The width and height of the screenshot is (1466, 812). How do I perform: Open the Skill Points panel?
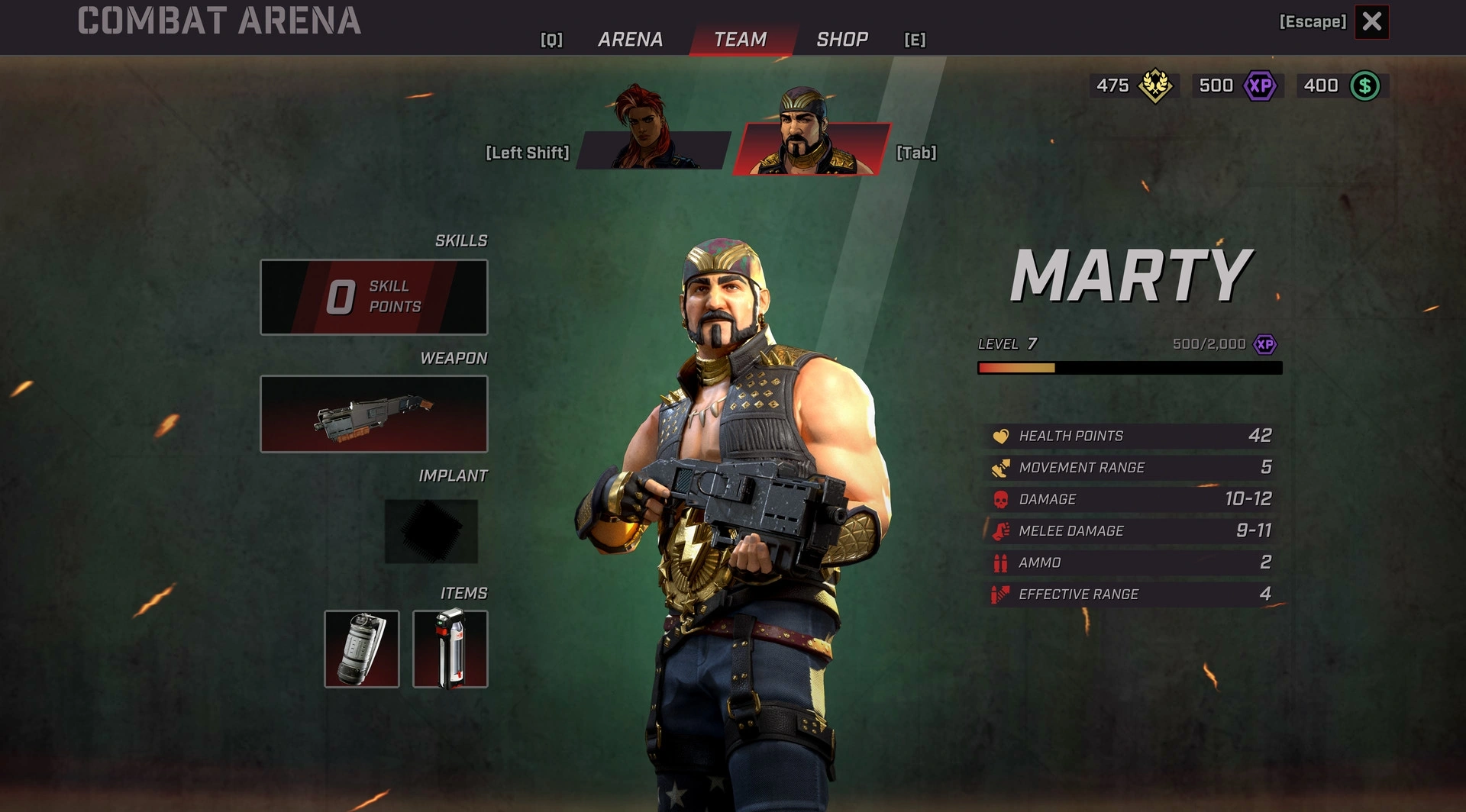coord(374,297)
